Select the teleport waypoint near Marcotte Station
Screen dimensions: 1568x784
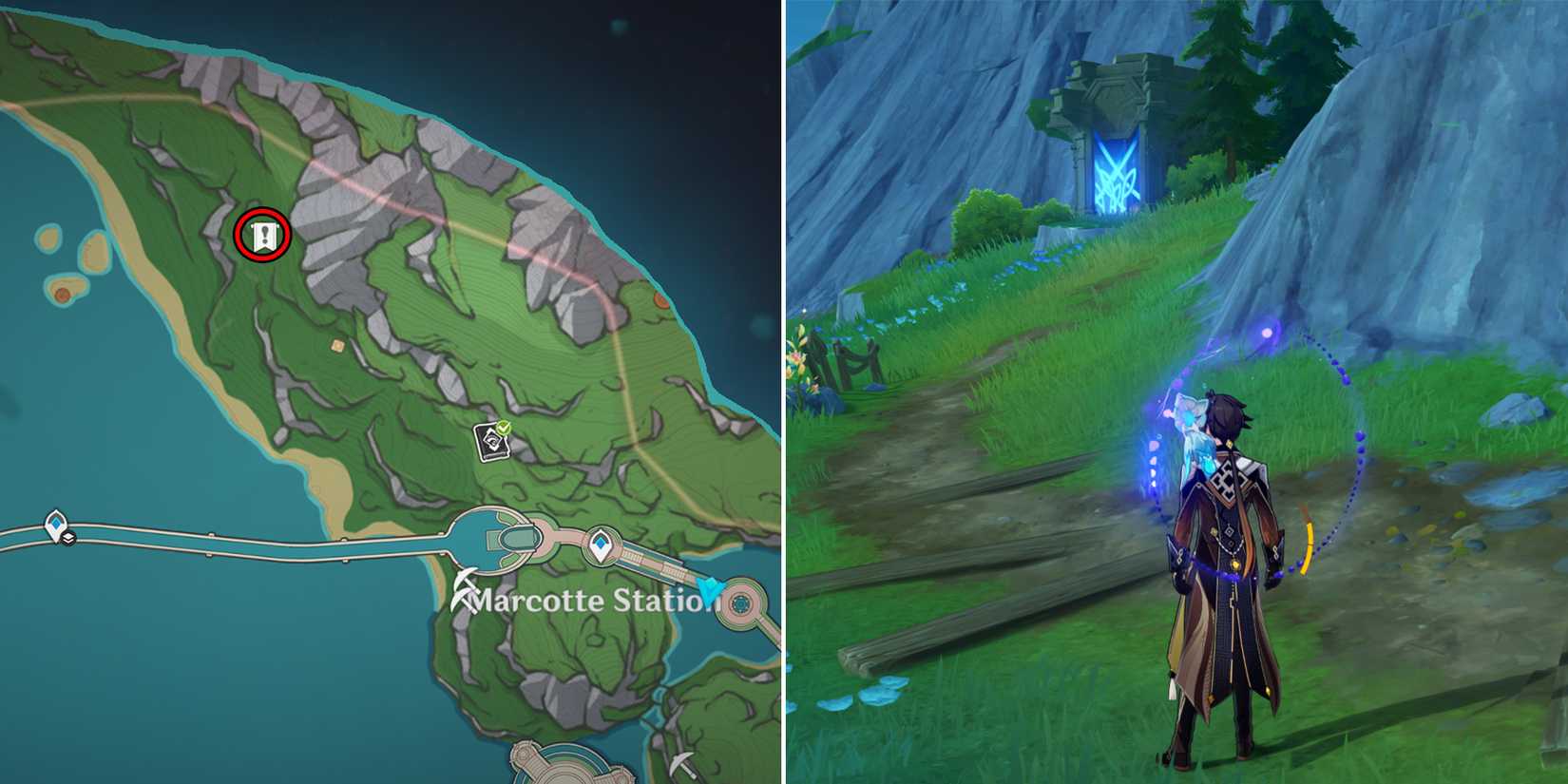(601, 542)
